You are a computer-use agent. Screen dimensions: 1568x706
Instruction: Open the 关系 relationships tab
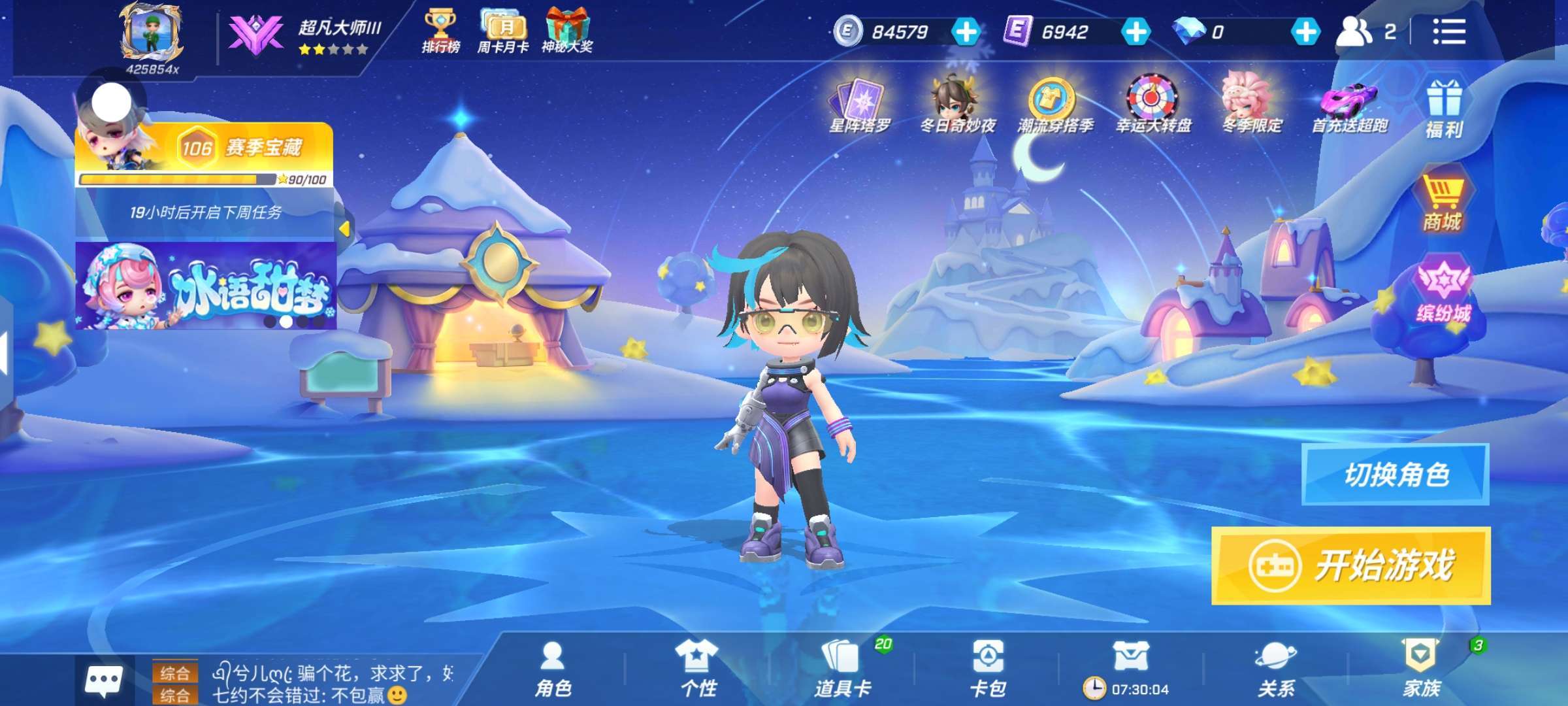[1275, 669]
